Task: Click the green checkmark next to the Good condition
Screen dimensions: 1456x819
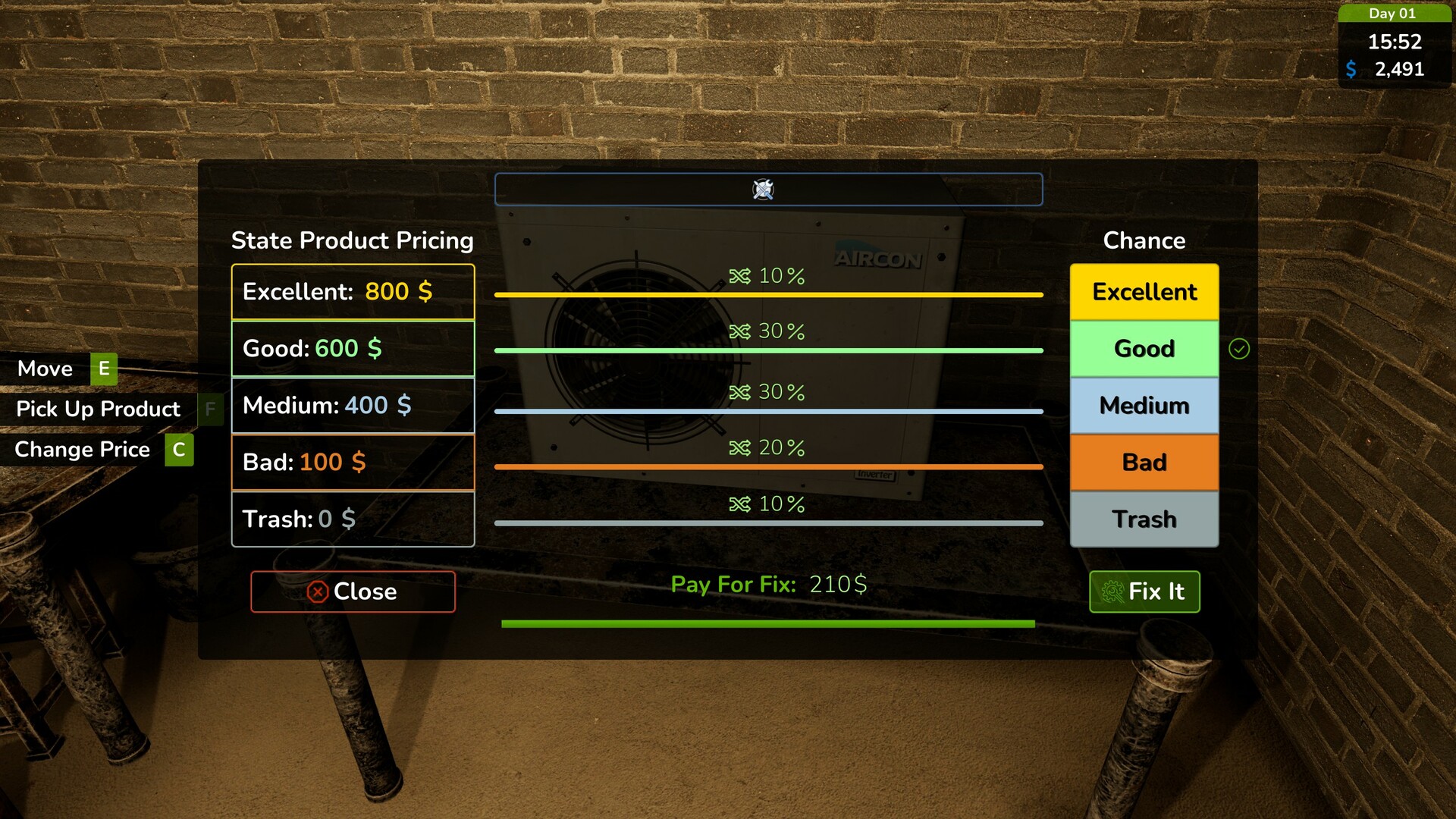Action: coord(1239,349)
